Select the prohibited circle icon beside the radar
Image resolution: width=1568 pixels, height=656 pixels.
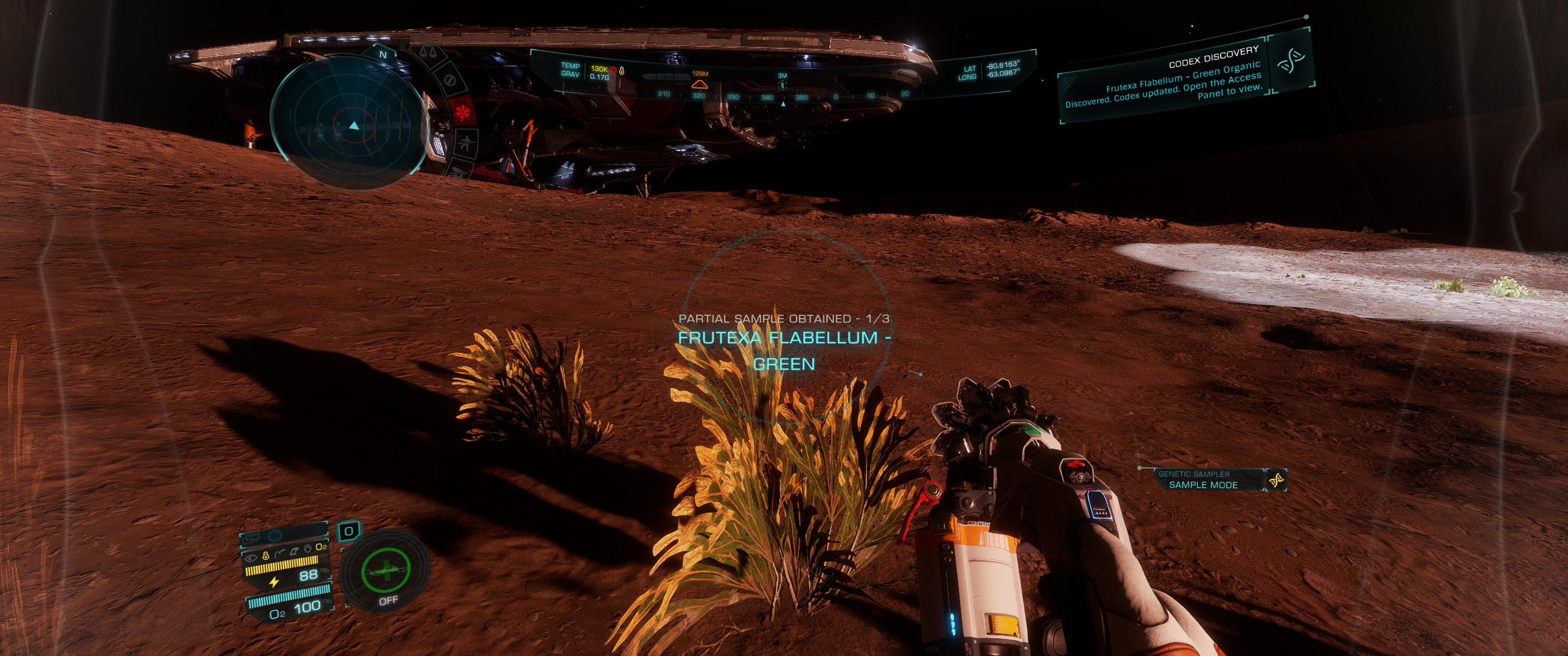[x=450, y=80]
